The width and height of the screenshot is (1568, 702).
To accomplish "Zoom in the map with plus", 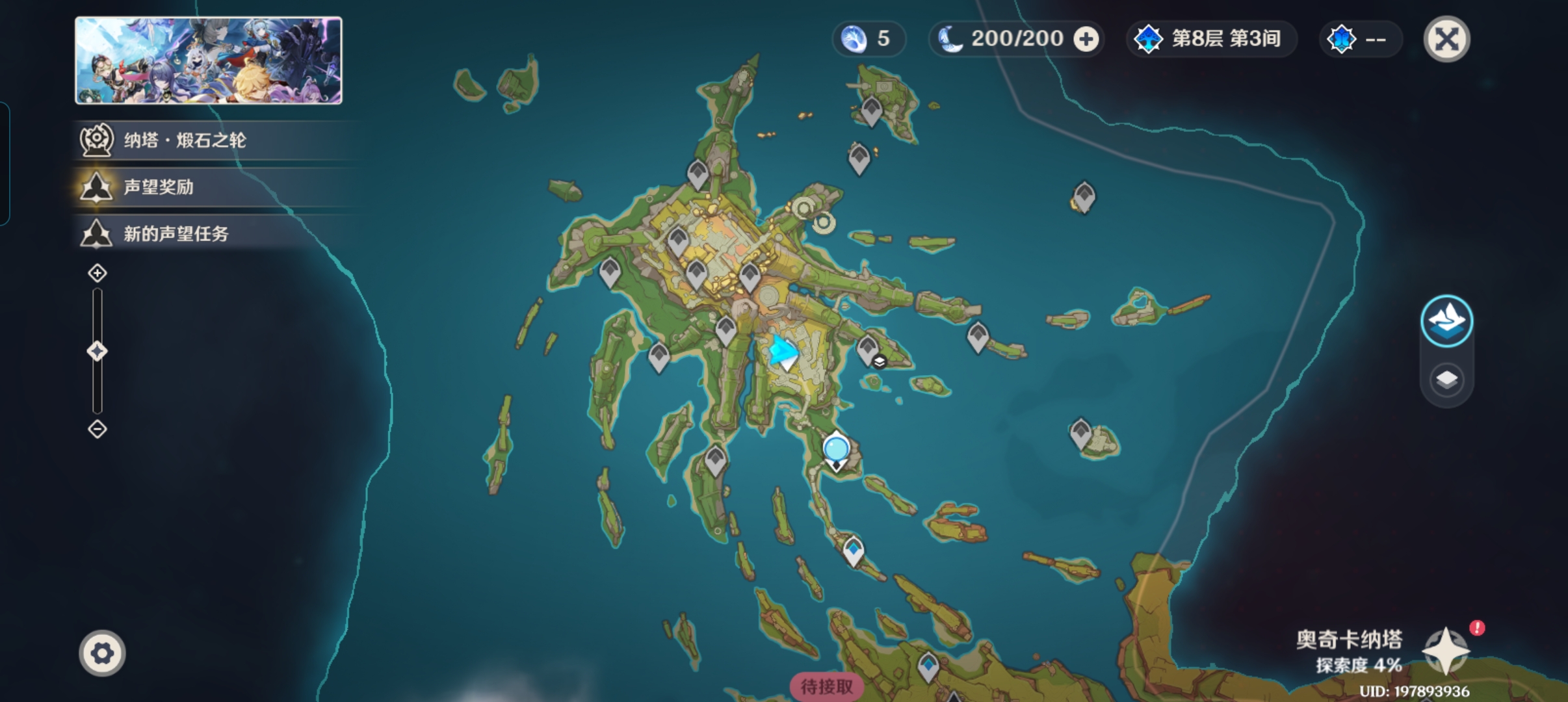I will pos(98,273).
